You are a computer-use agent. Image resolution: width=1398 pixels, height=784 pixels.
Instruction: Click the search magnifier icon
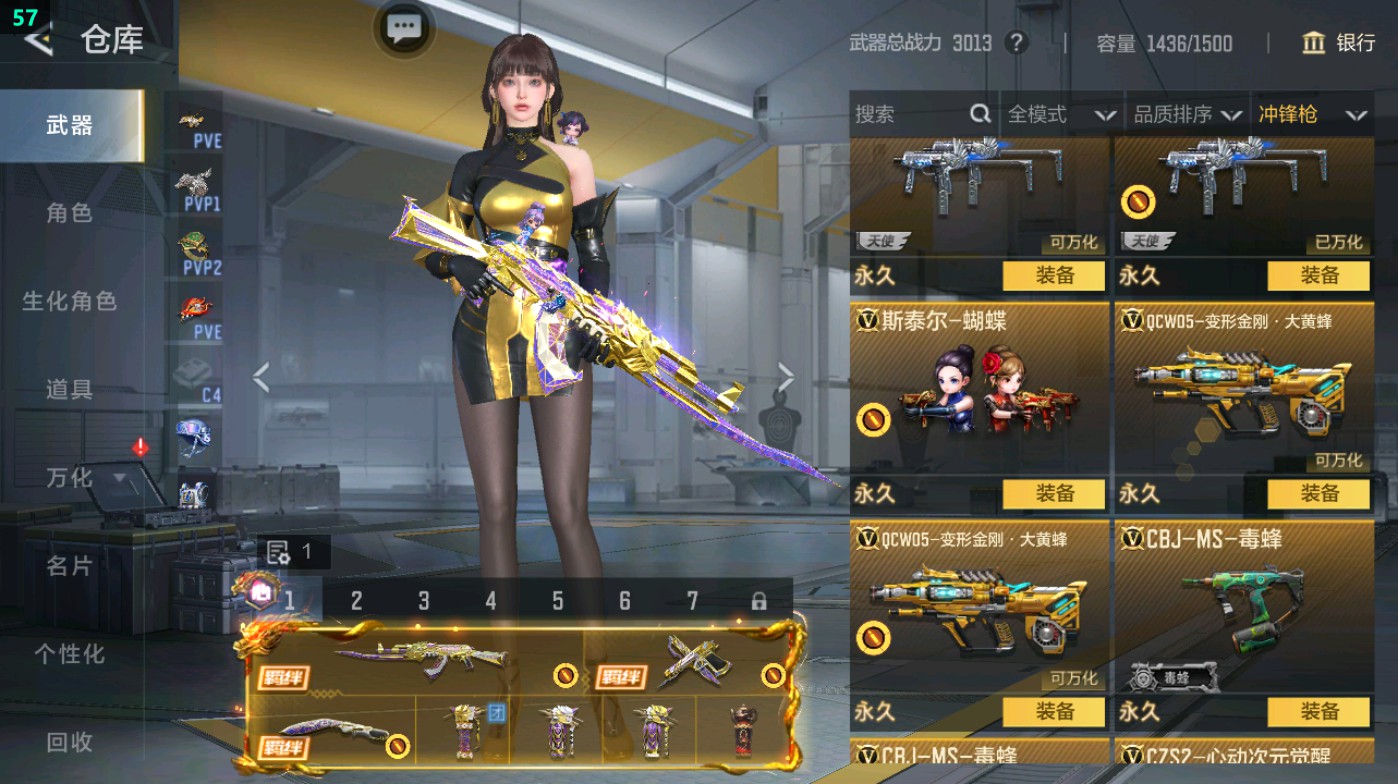tap(977, 115)
